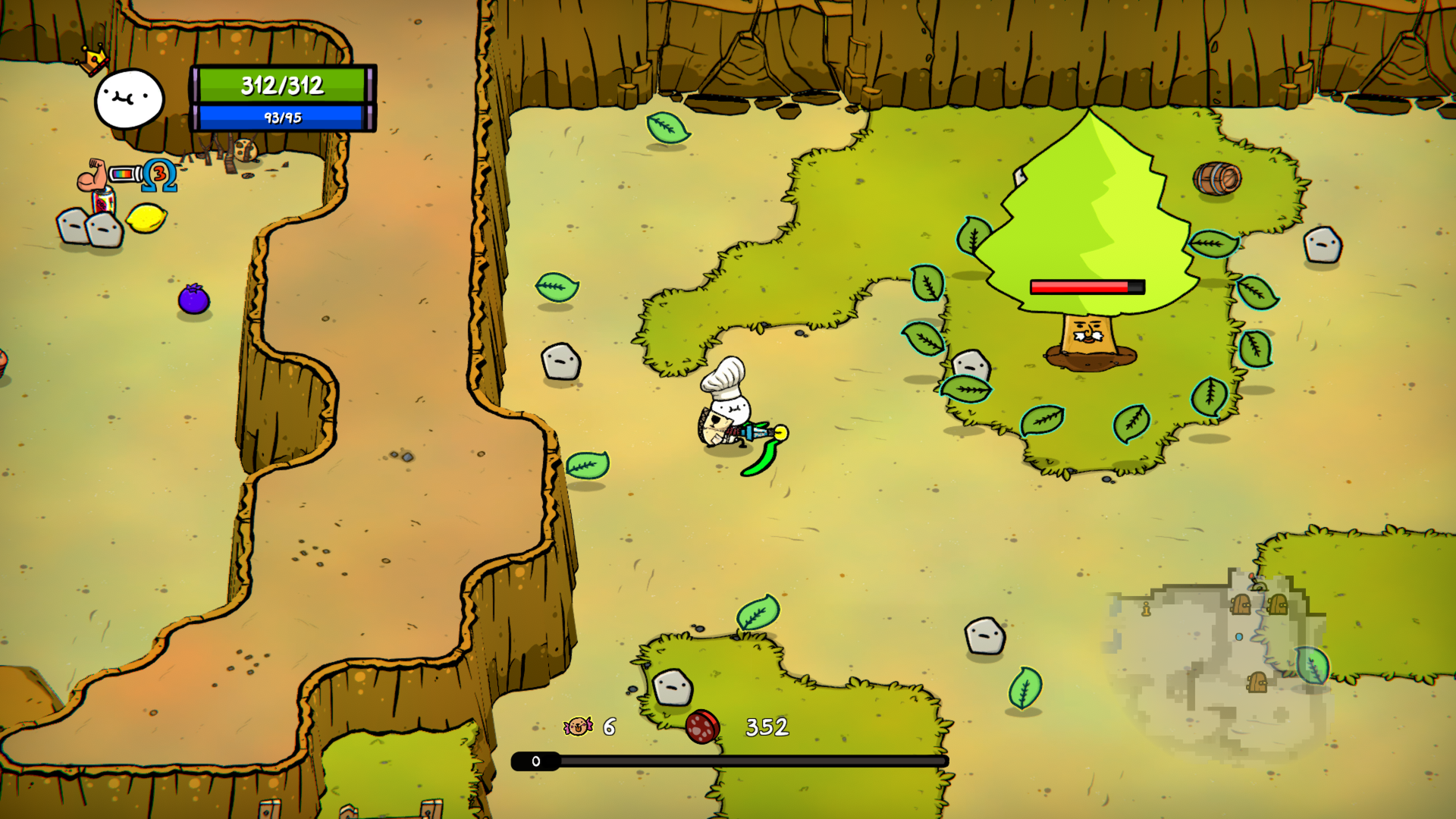Select the rainbow tube buff icon
1456x819 pixels.
coord(124,174)
